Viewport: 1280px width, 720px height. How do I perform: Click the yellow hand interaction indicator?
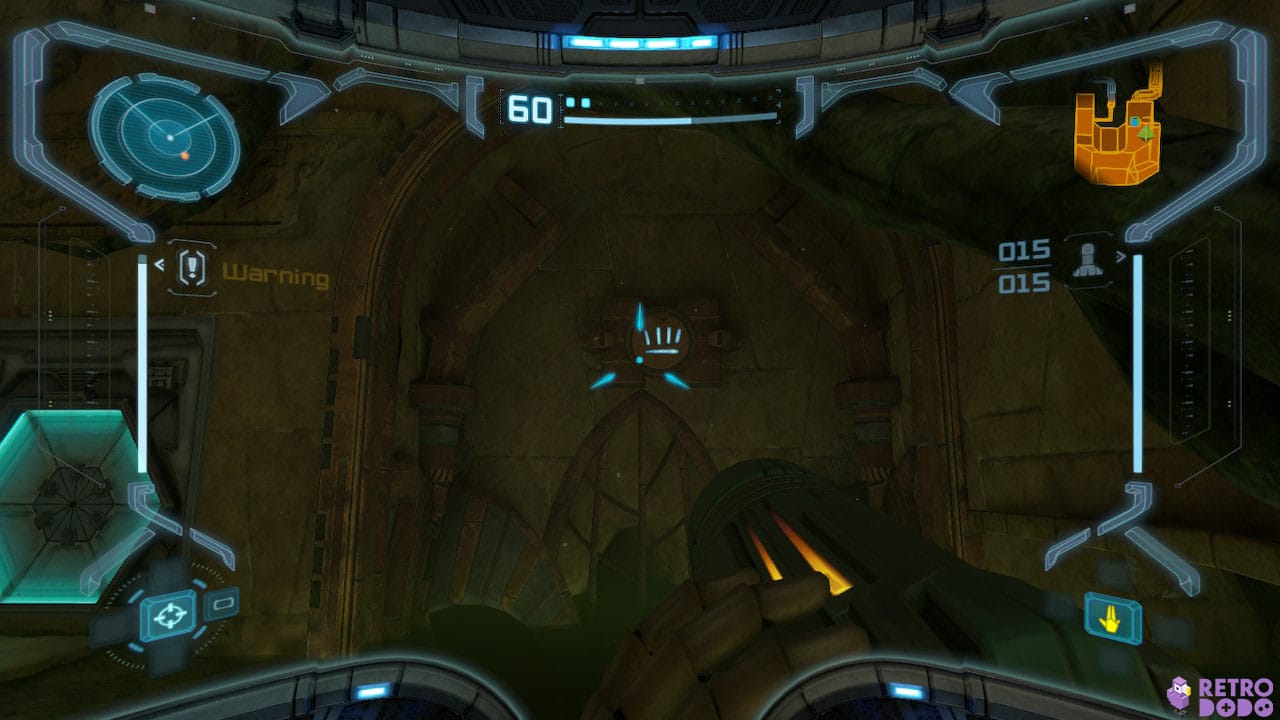(1110, 621)
